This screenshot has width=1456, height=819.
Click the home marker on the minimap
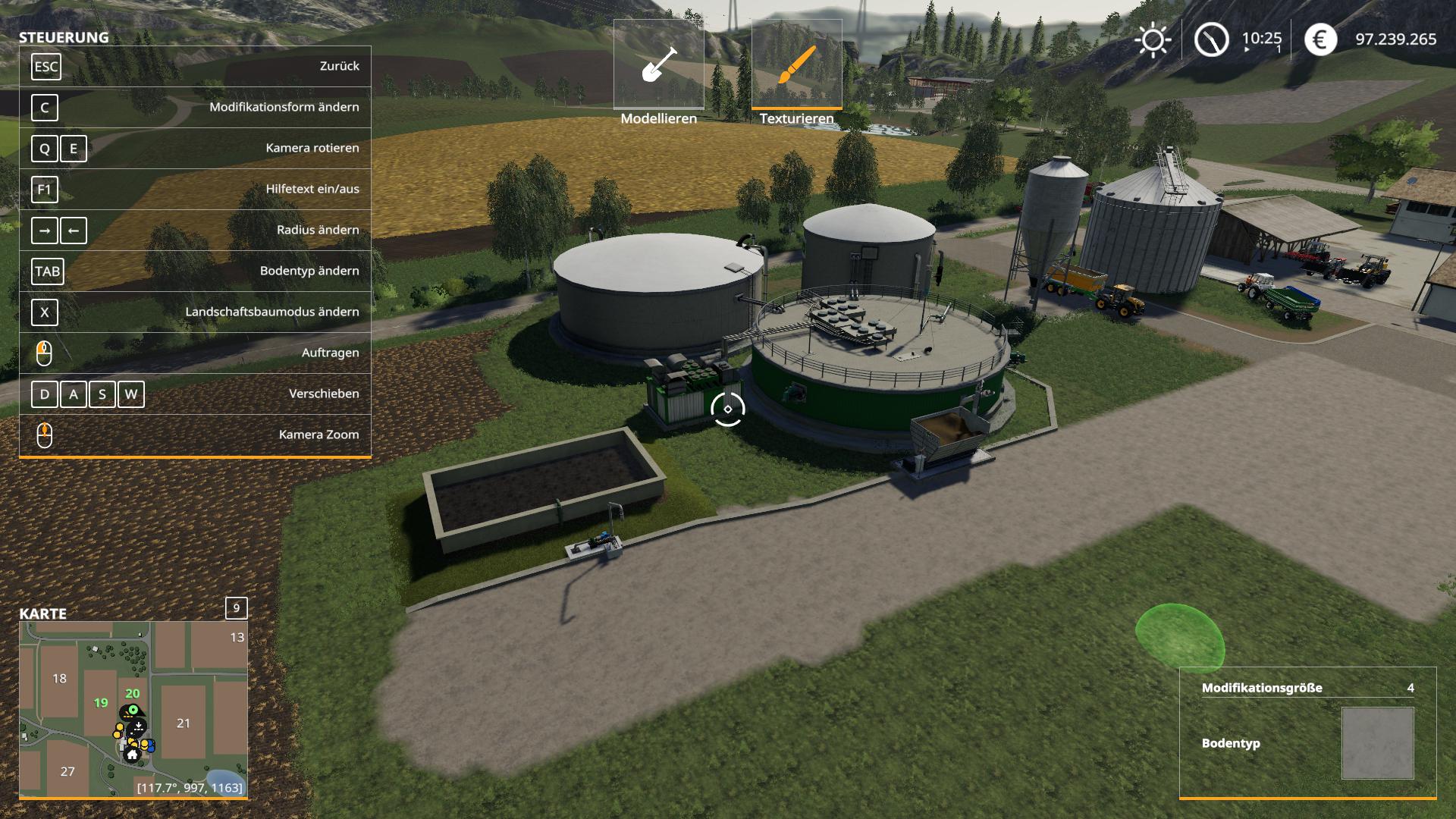click(133, 755)
